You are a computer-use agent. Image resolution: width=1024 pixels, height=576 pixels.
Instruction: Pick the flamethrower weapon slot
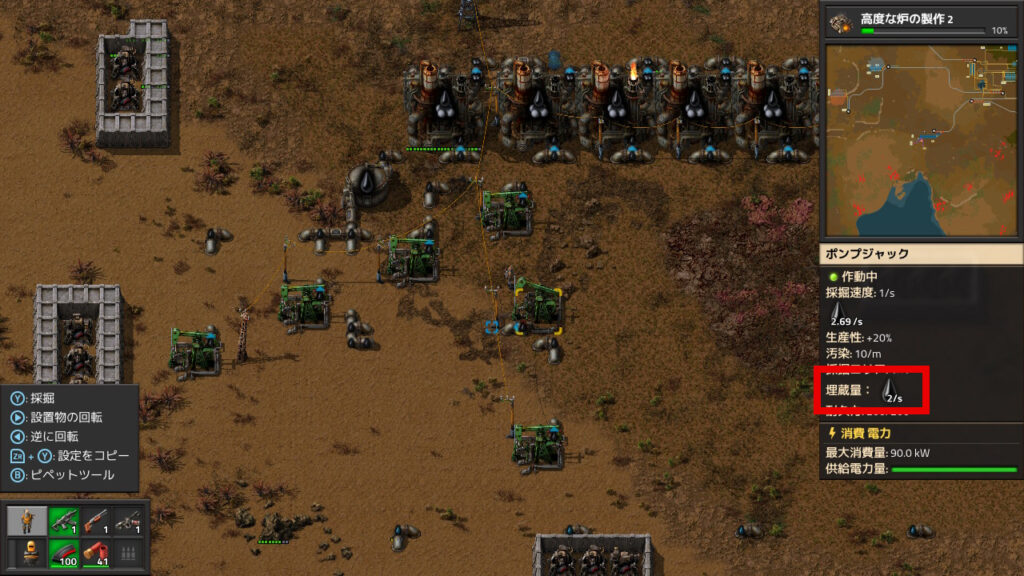[x=127, y=521]
